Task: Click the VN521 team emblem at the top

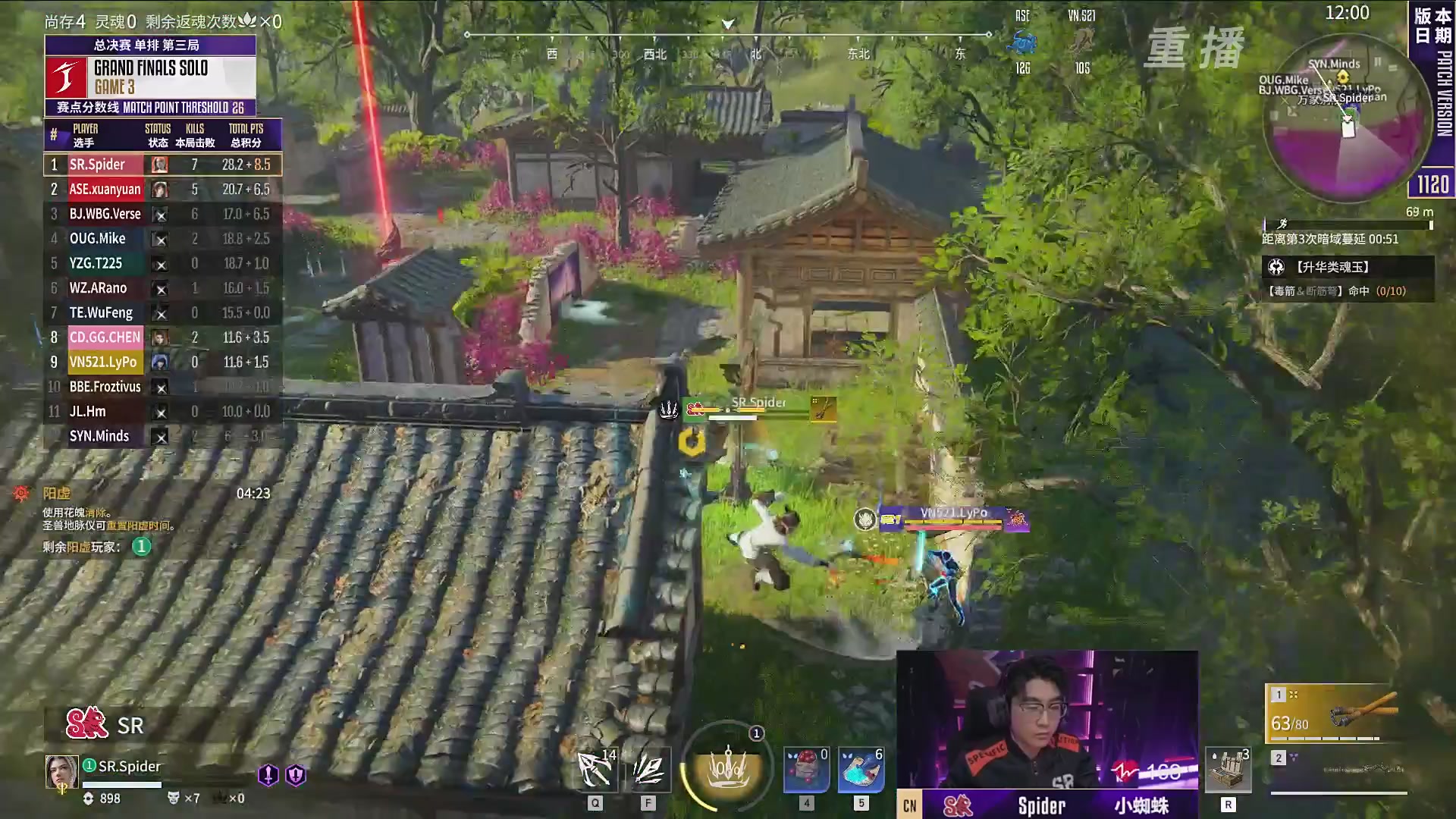Action: point(1083,42)
